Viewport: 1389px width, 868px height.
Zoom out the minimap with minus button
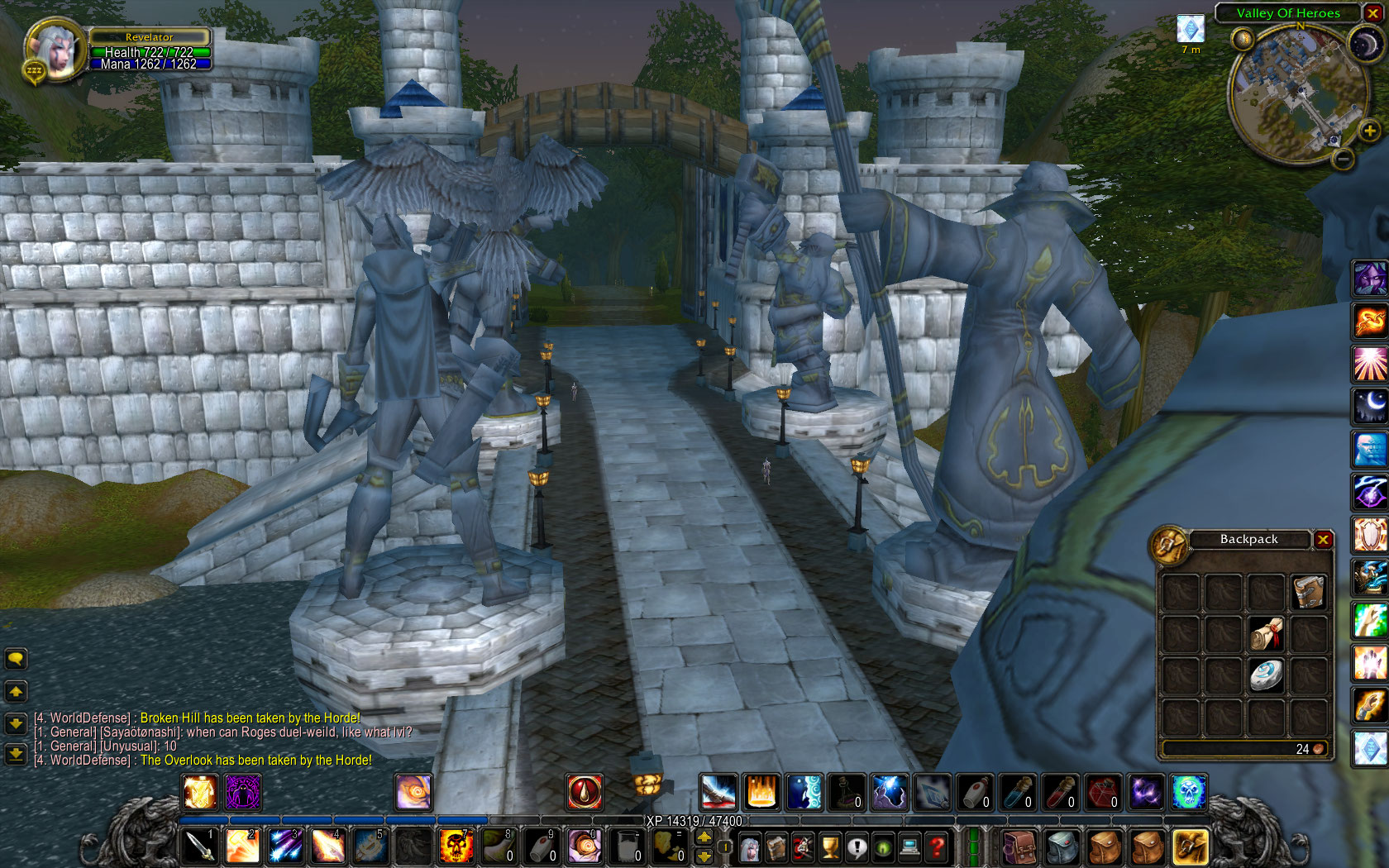click(x=1344, y=158)
